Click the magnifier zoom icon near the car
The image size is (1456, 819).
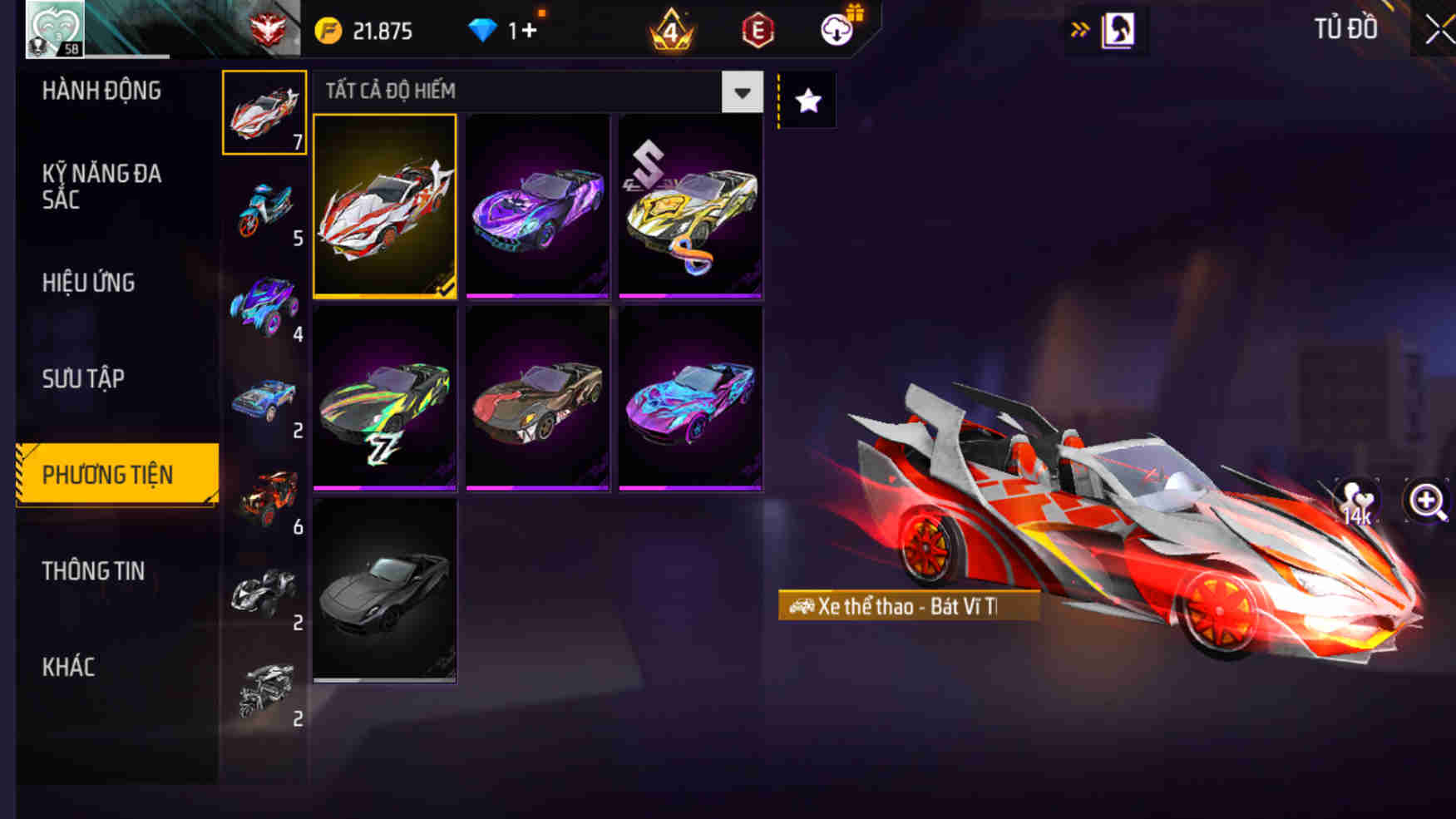pos(1428,501)
